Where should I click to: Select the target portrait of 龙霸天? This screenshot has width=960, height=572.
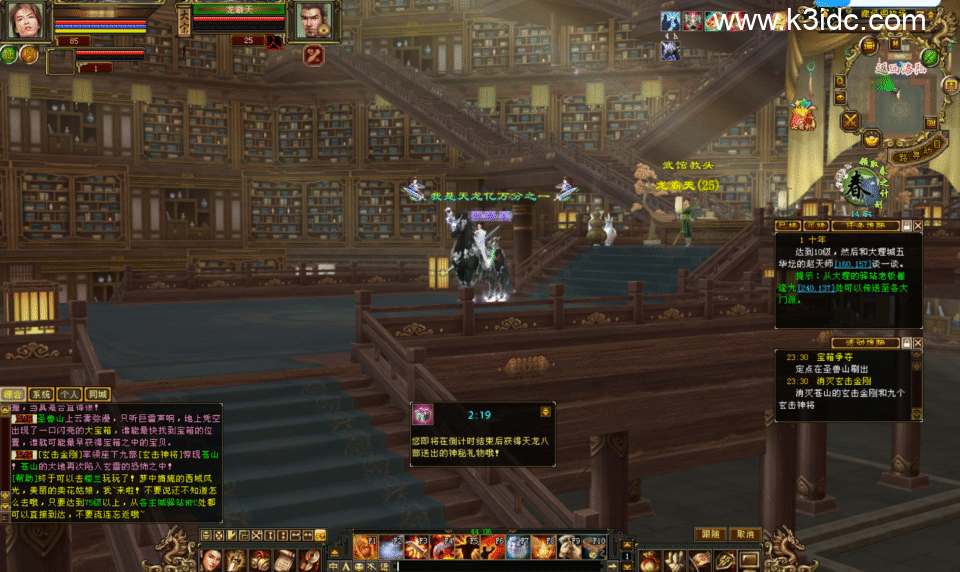(313, 19)
